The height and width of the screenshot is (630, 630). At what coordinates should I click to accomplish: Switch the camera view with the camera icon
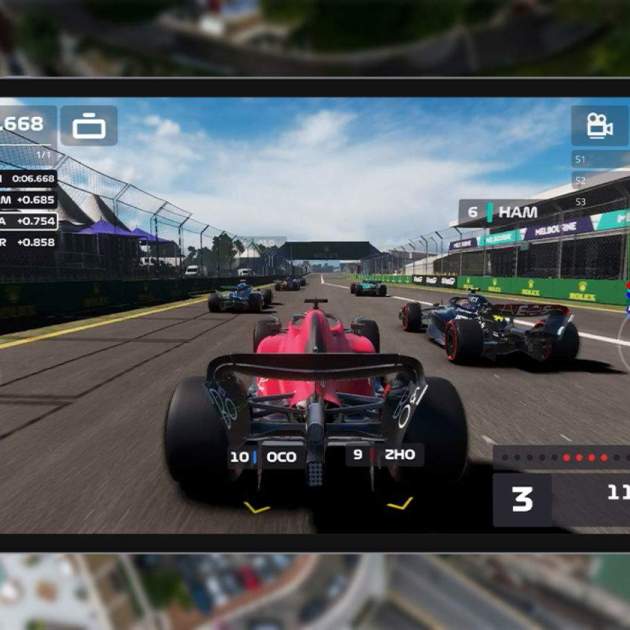click(x=599, y=126)
